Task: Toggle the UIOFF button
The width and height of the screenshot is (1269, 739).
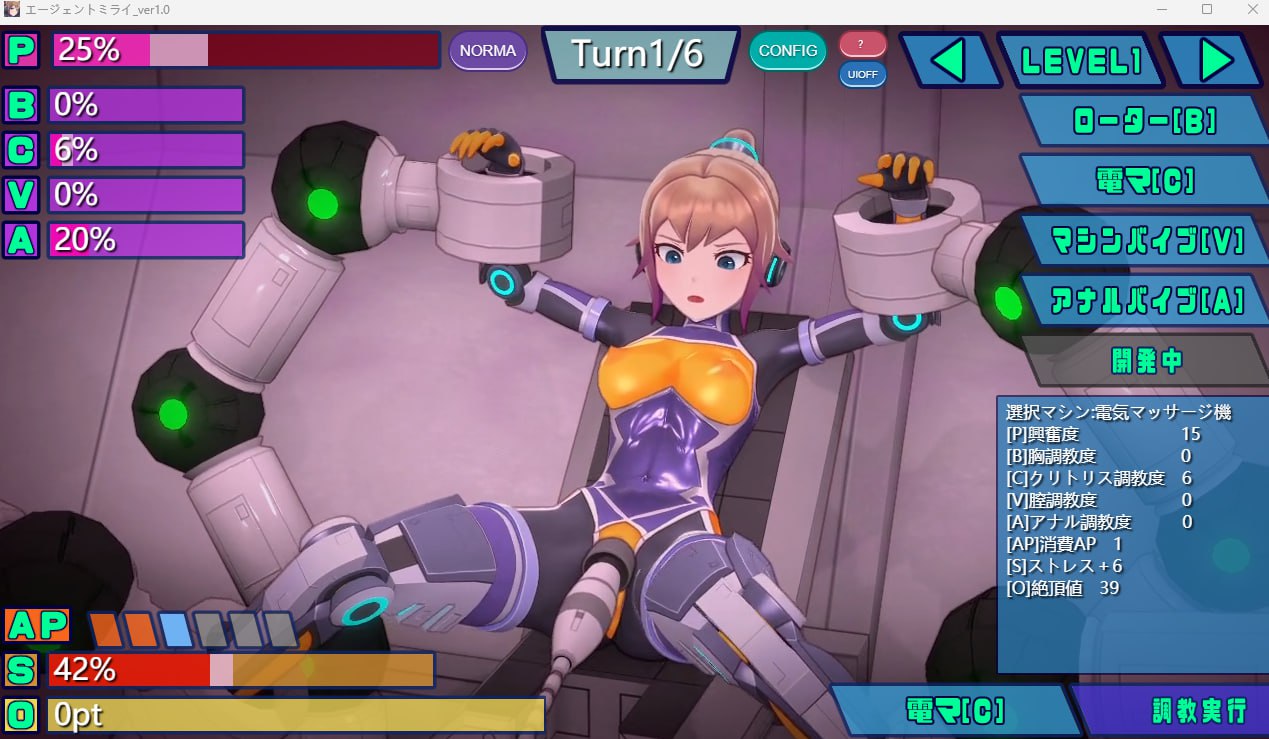Action: [862, 75]
